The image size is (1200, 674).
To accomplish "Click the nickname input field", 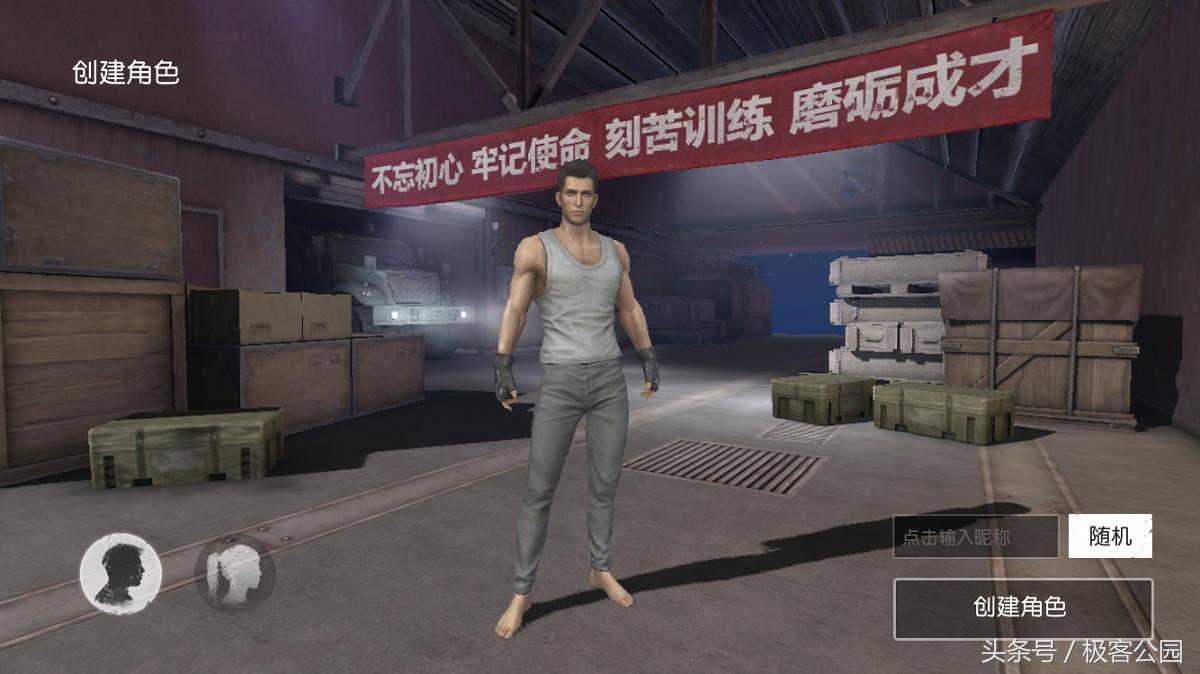I will point(975,537).
